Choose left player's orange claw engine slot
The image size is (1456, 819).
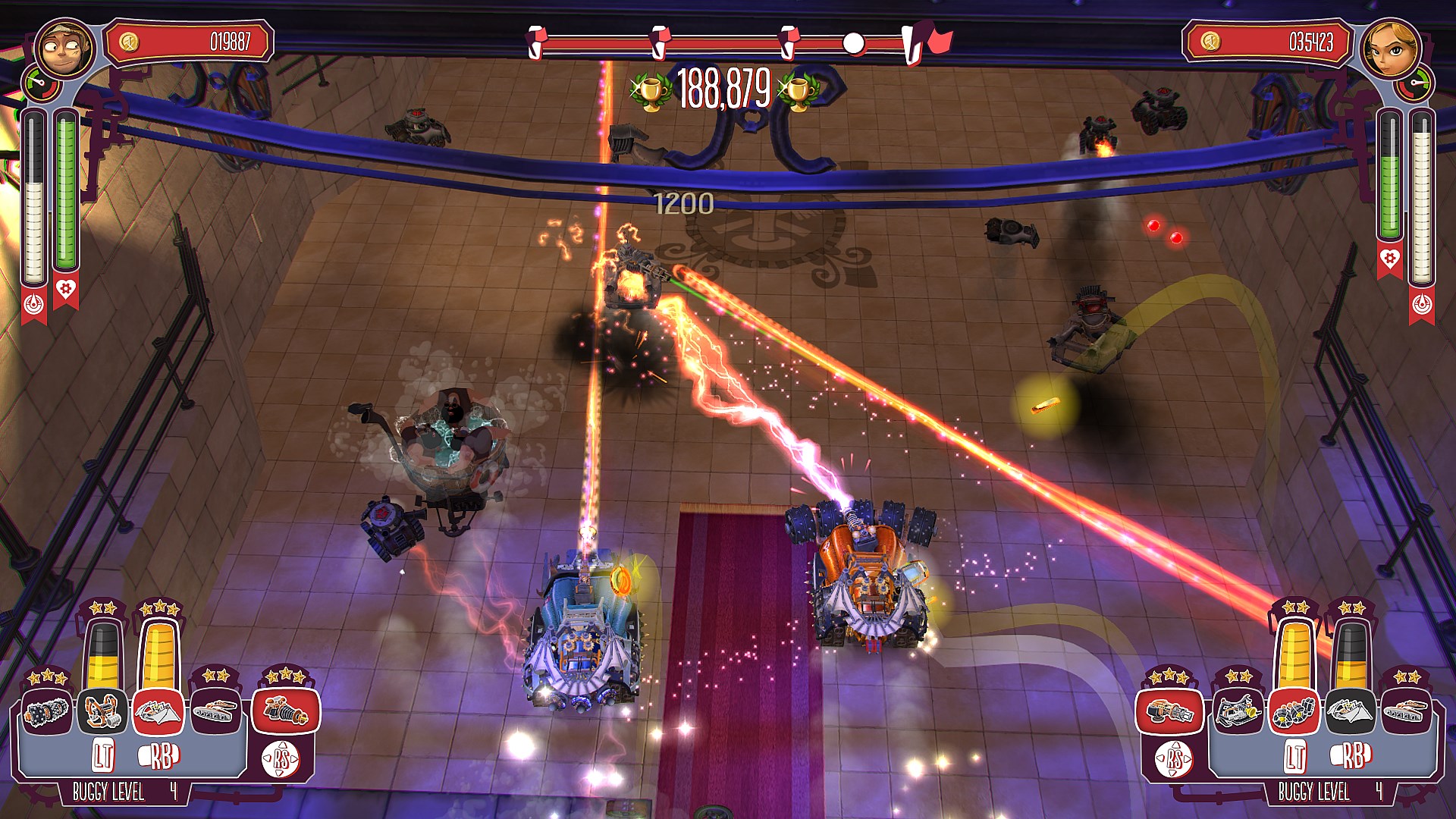coord(102,711)
